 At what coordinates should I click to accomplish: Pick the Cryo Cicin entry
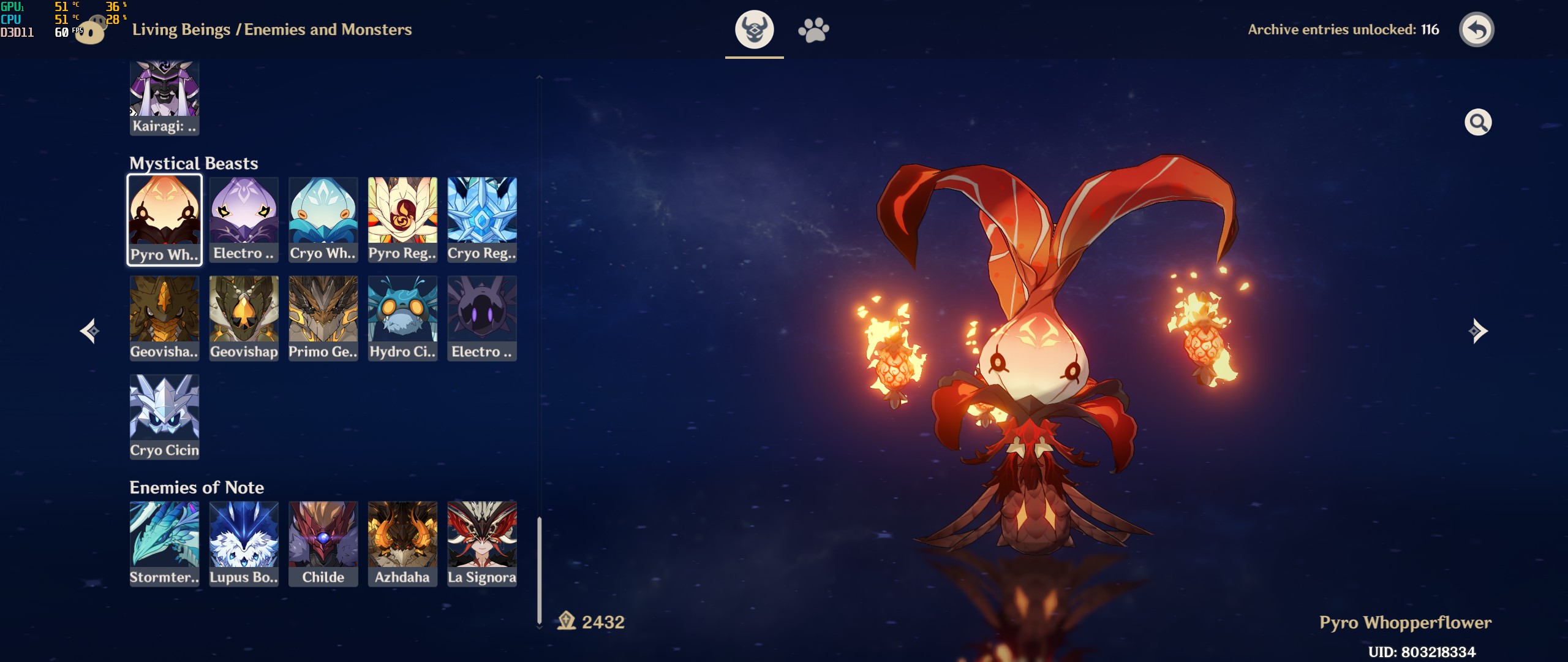click(164, 416)
